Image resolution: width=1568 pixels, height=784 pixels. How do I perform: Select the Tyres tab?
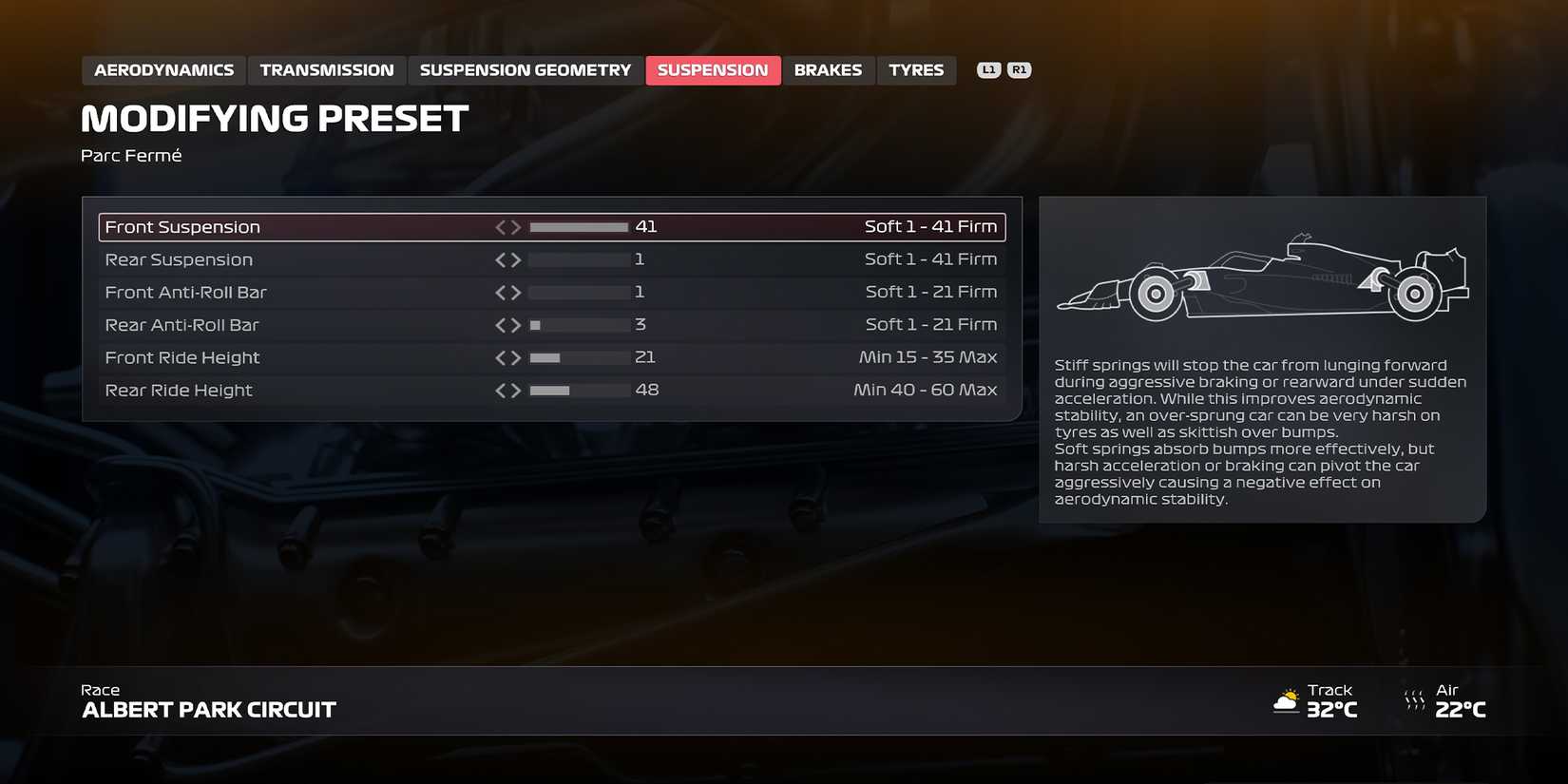tap(915, 69)
